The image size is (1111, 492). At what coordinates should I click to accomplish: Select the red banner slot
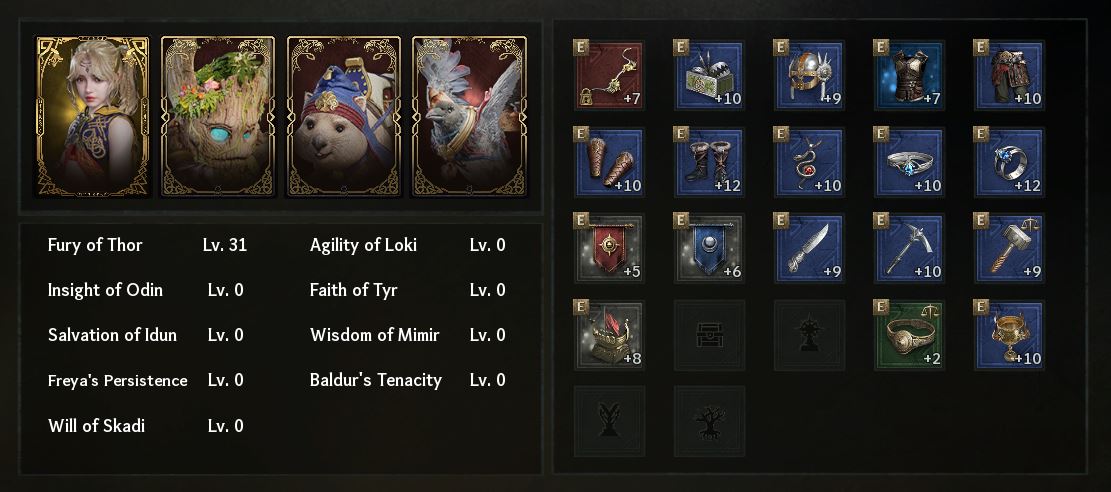pos(609,248)
